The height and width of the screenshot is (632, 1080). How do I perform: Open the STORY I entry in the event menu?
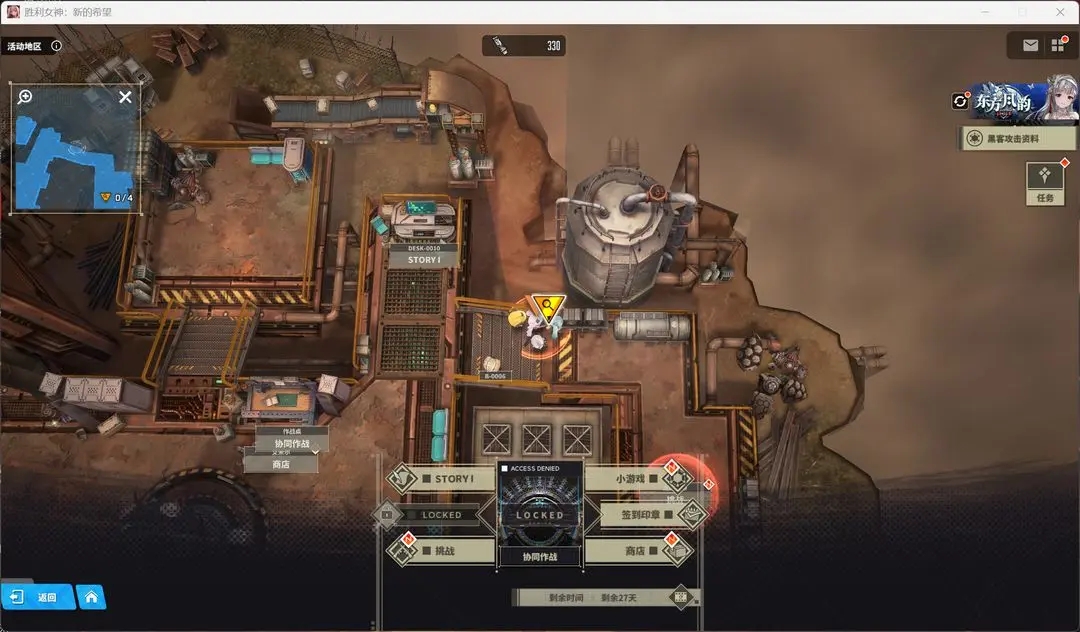(446, 479)
